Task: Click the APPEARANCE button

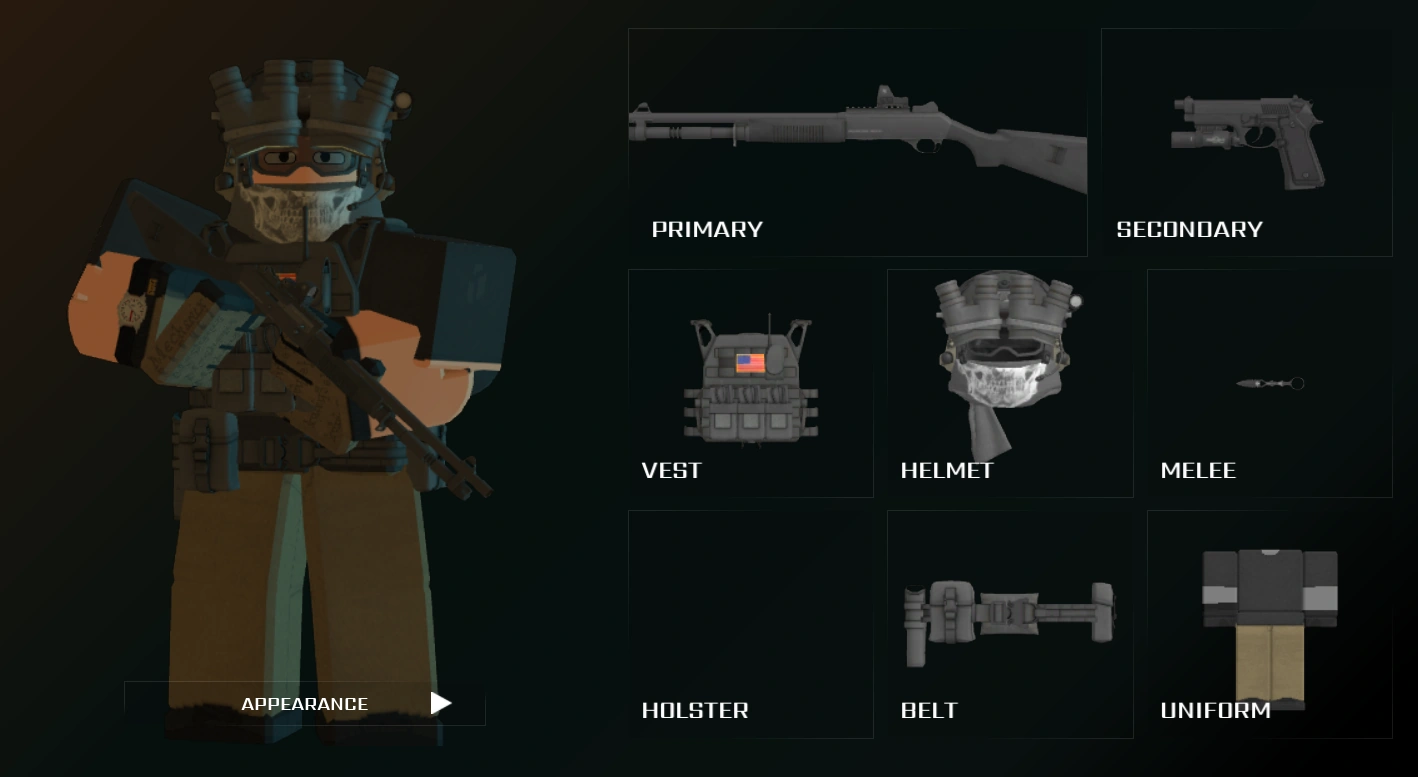Action: [x=304, y=703]
